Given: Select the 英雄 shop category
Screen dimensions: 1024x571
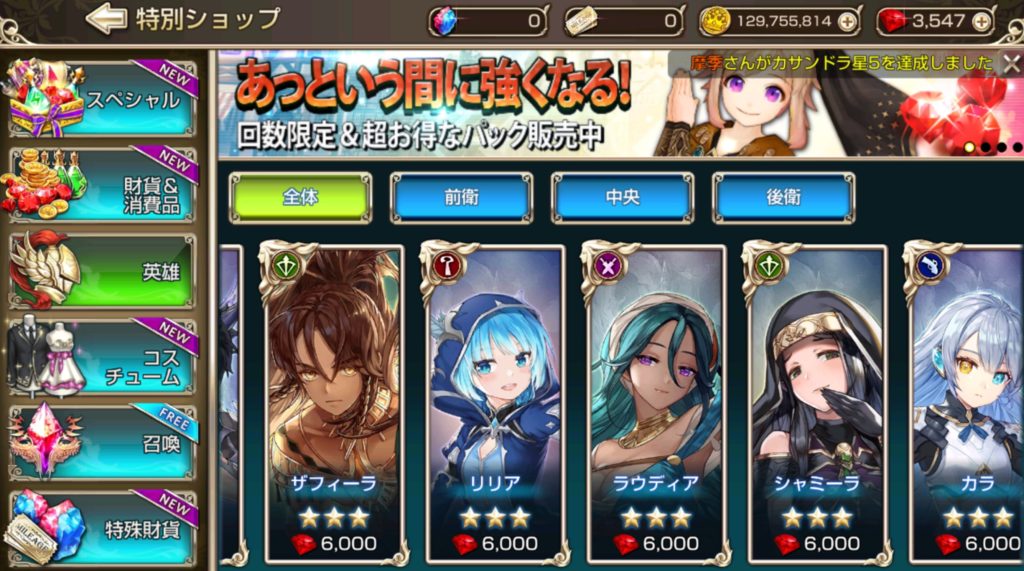Looking at the screenshot, I should pyautogui.click(x=103, y=270).
